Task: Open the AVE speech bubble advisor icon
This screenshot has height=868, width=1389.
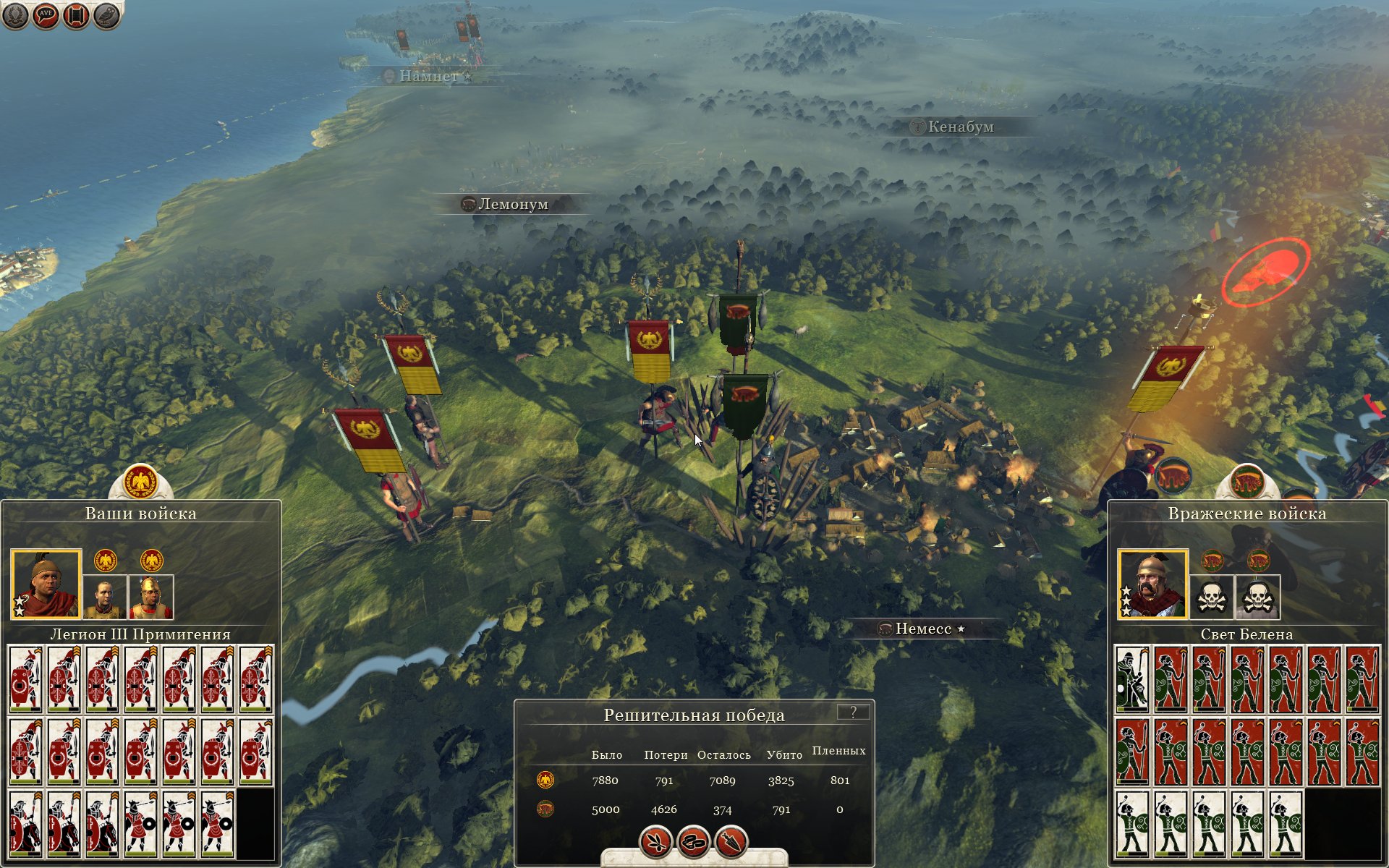Action: (x=46, y=15)
